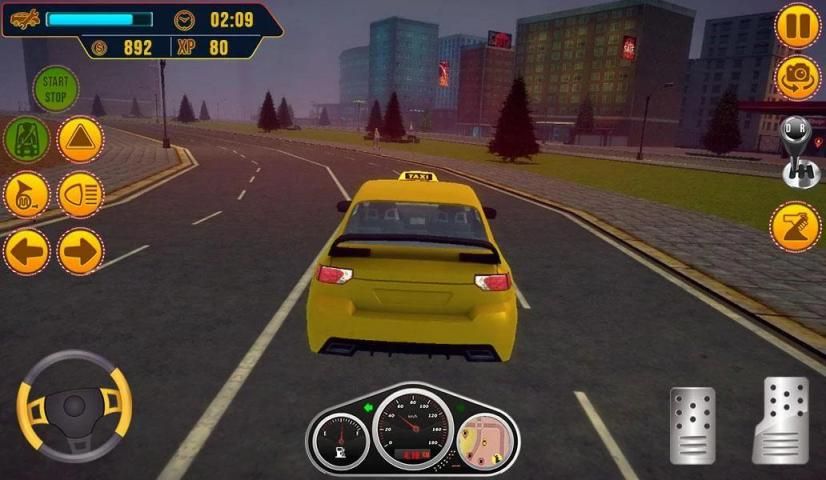Switch the camera view

[x=798, y=78]
